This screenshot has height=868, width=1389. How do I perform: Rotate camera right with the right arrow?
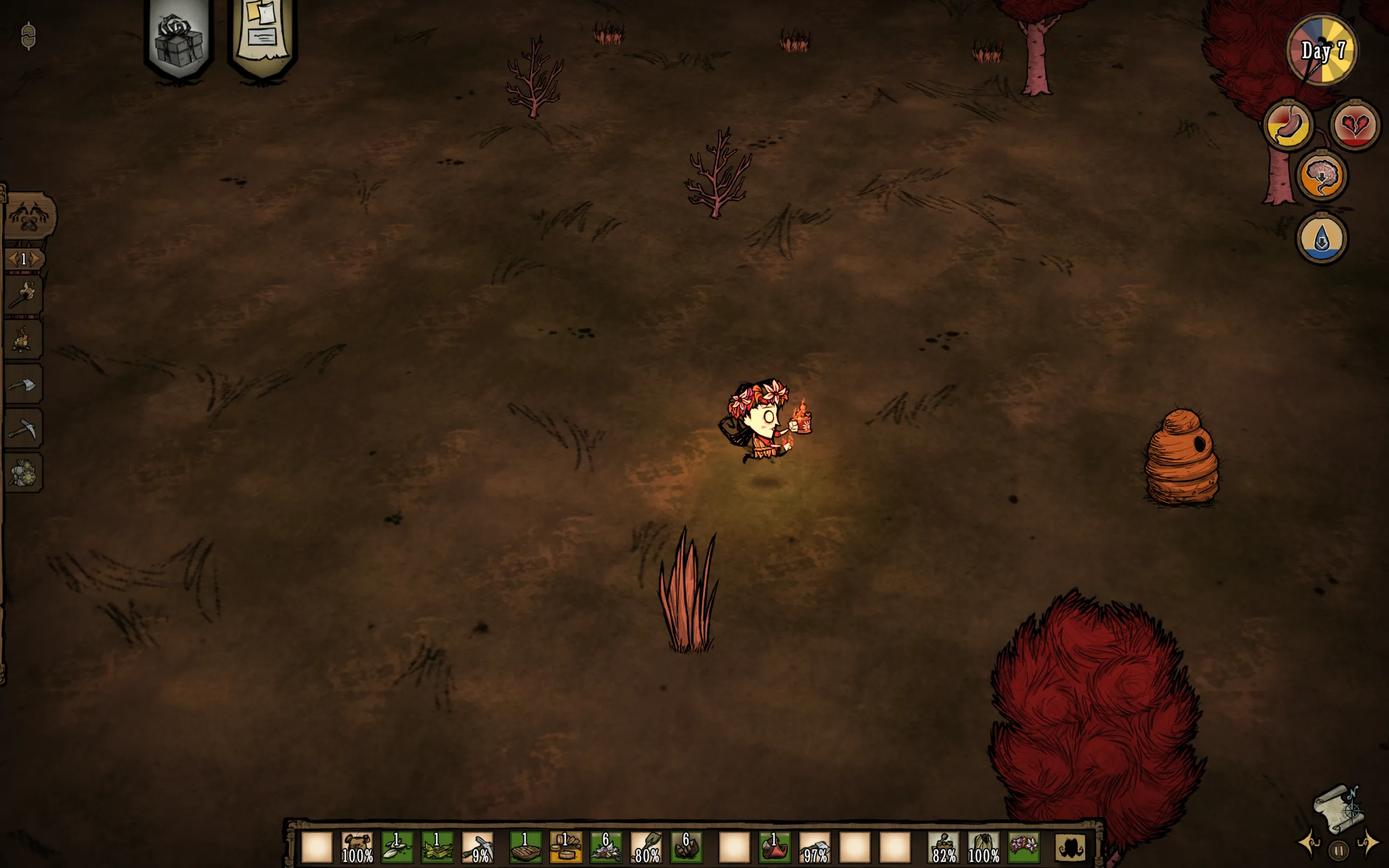click(1368, 843)
